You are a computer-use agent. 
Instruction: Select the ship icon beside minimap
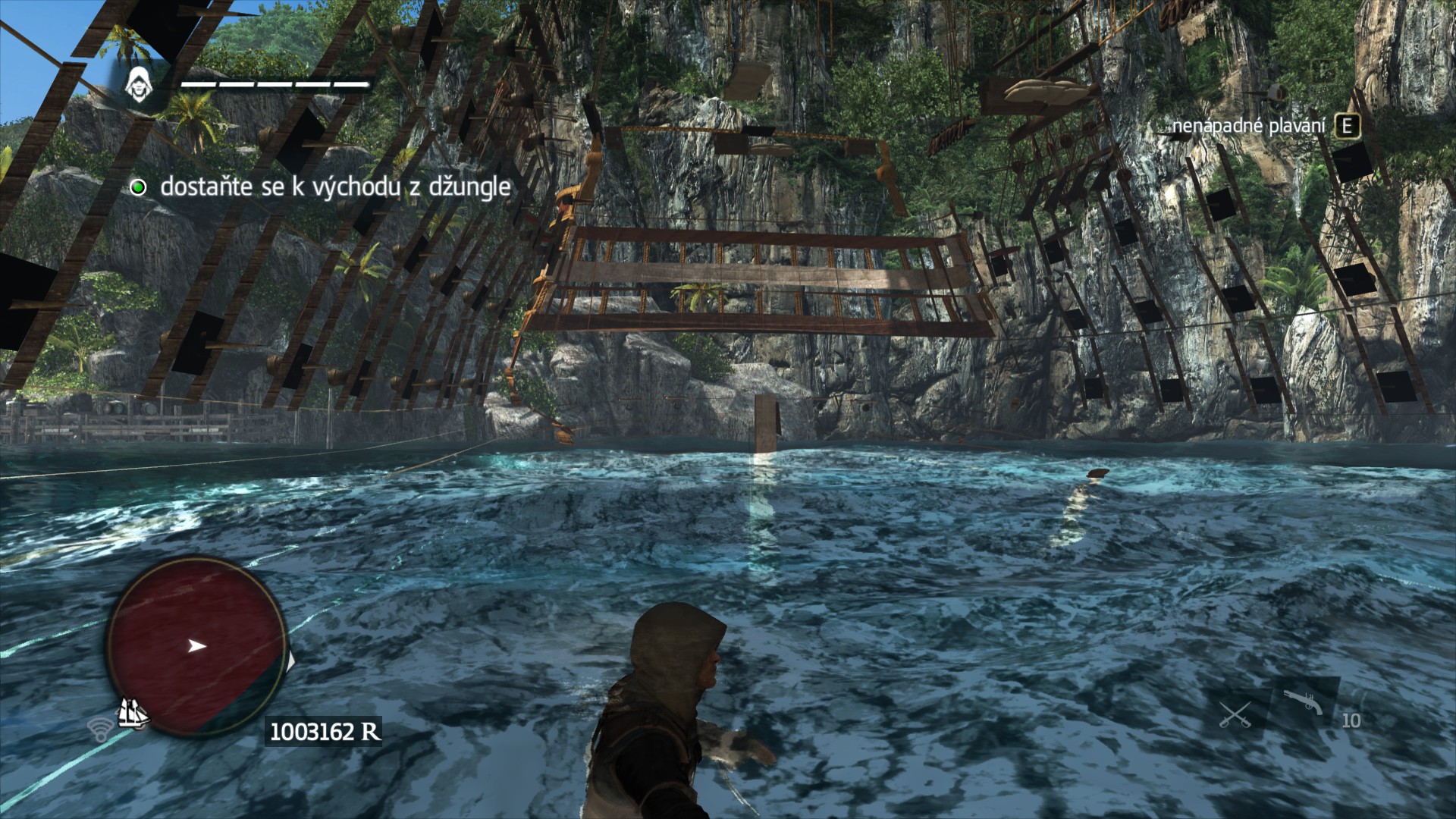[x=133, y=714]
